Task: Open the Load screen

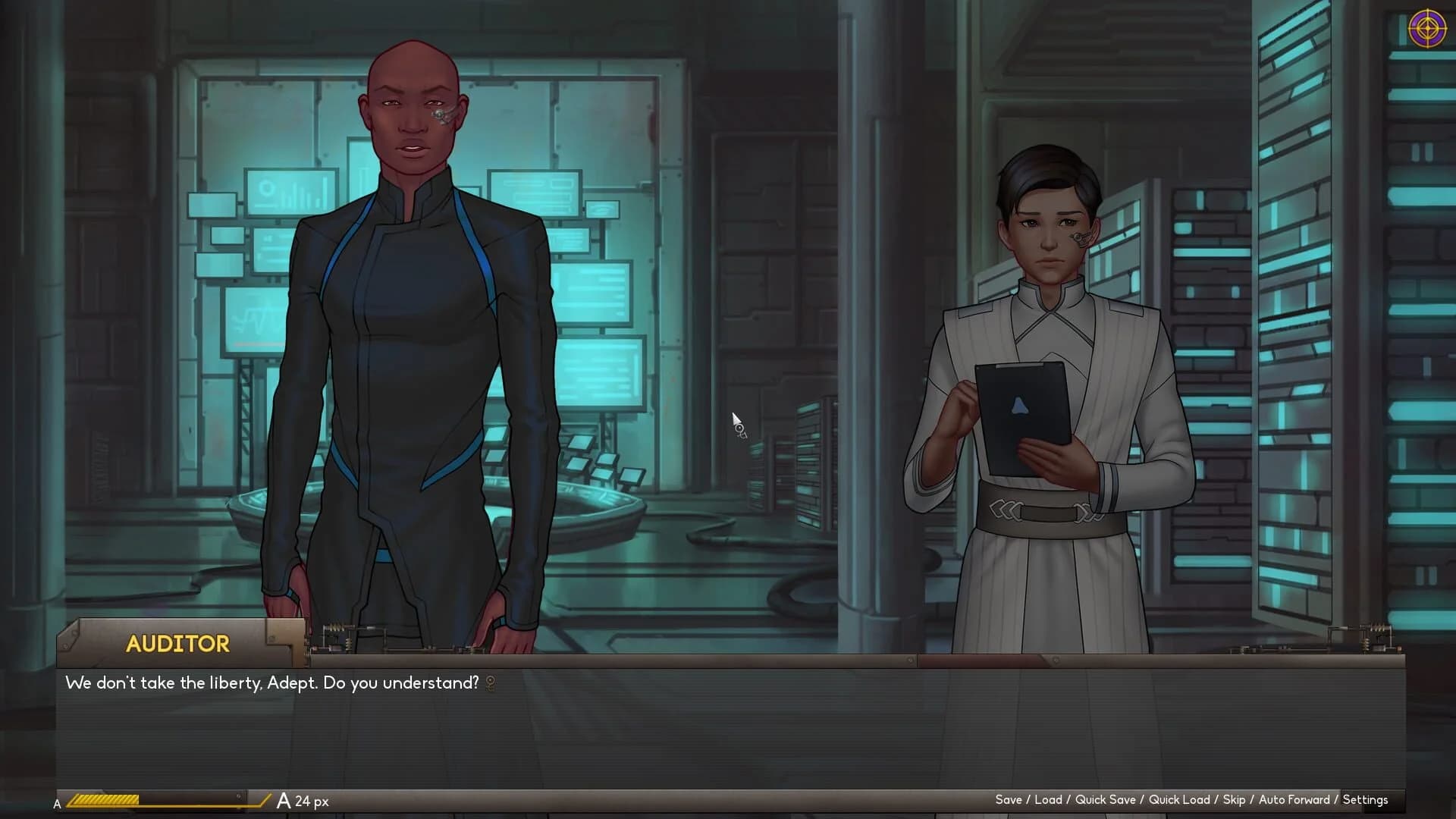Action: [x=1049, y=800]
